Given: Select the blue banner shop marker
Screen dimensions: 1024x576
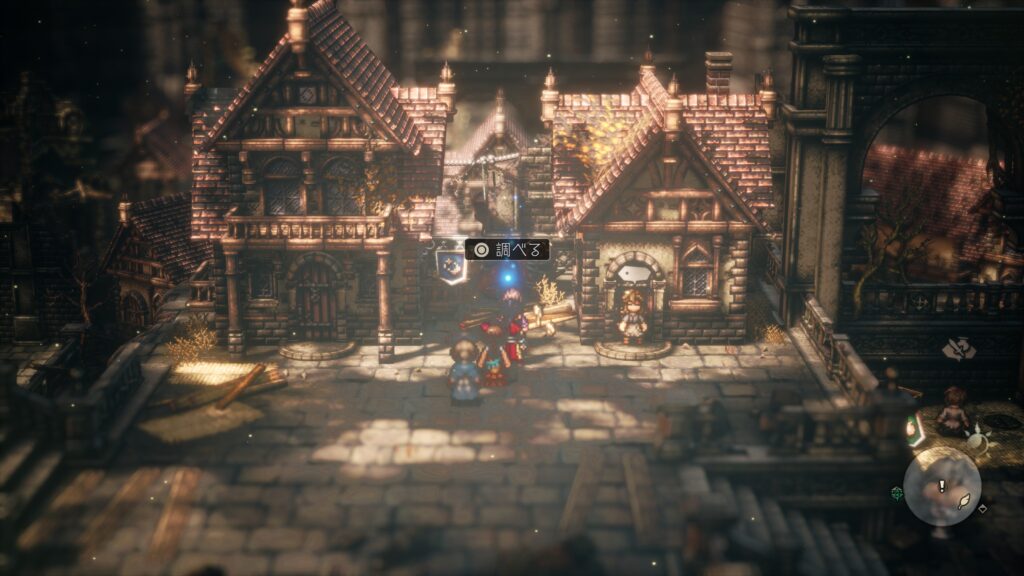Looking at the screenshot, I should pyautogui.click(x=450, y=264).
